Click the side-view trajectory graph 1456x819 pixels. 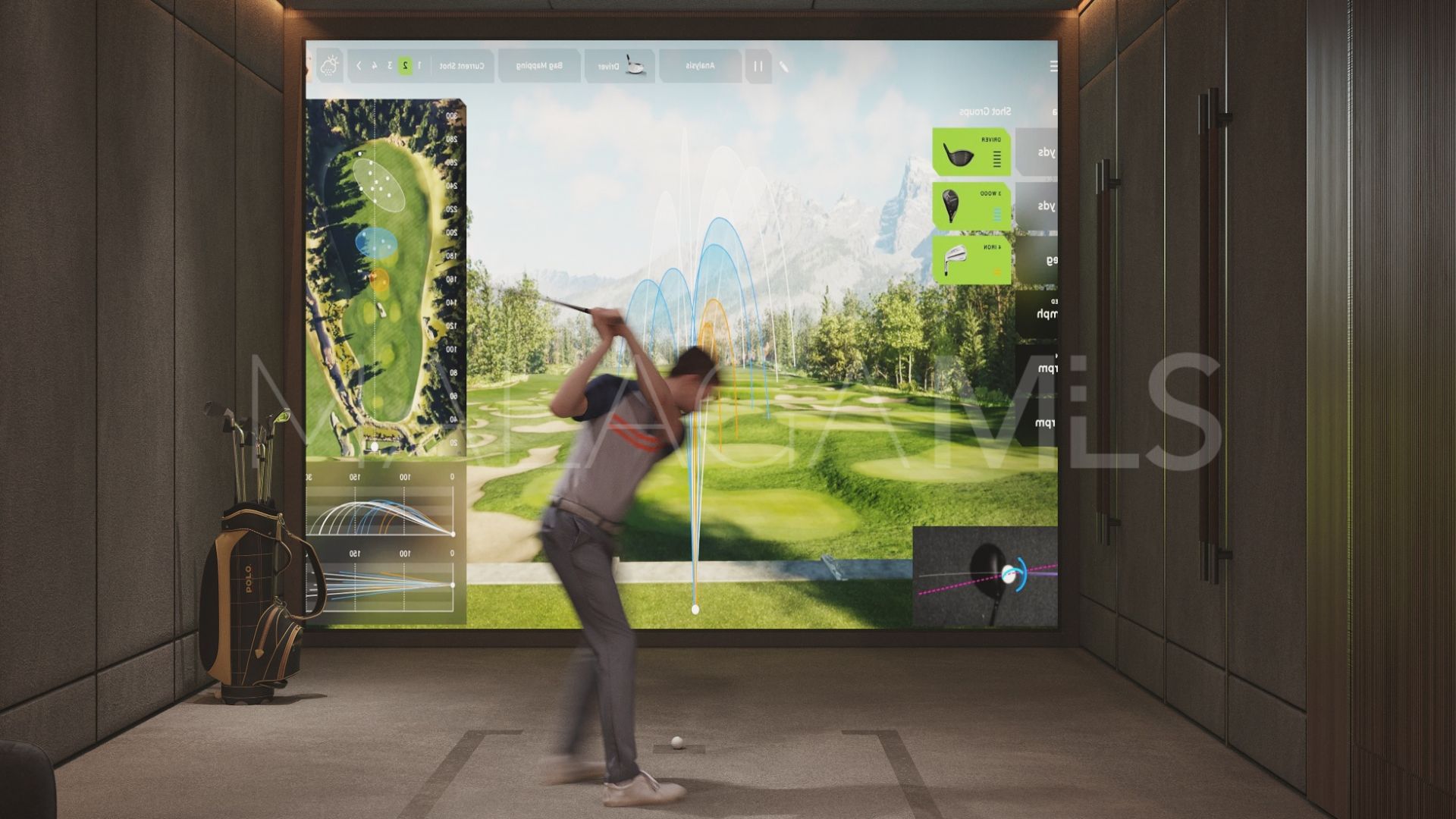(x=384, y=509)
